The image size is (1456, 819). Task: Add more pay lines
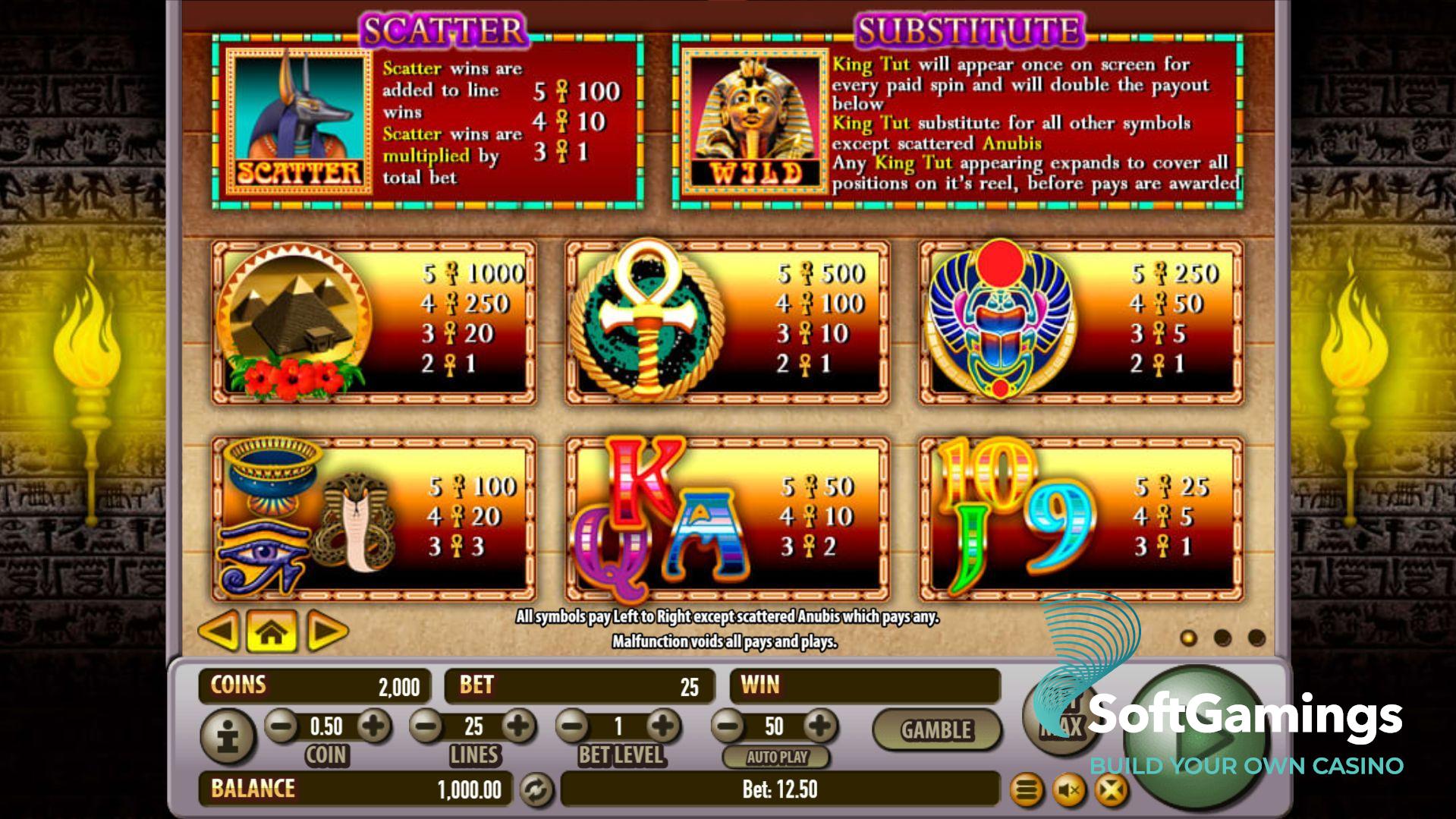(518, 726)
